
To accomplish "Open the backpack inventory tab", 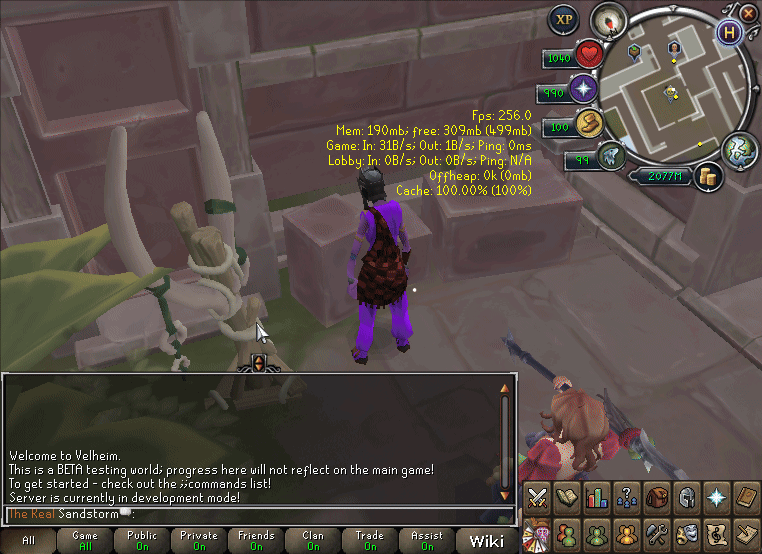I will [657, 496].
